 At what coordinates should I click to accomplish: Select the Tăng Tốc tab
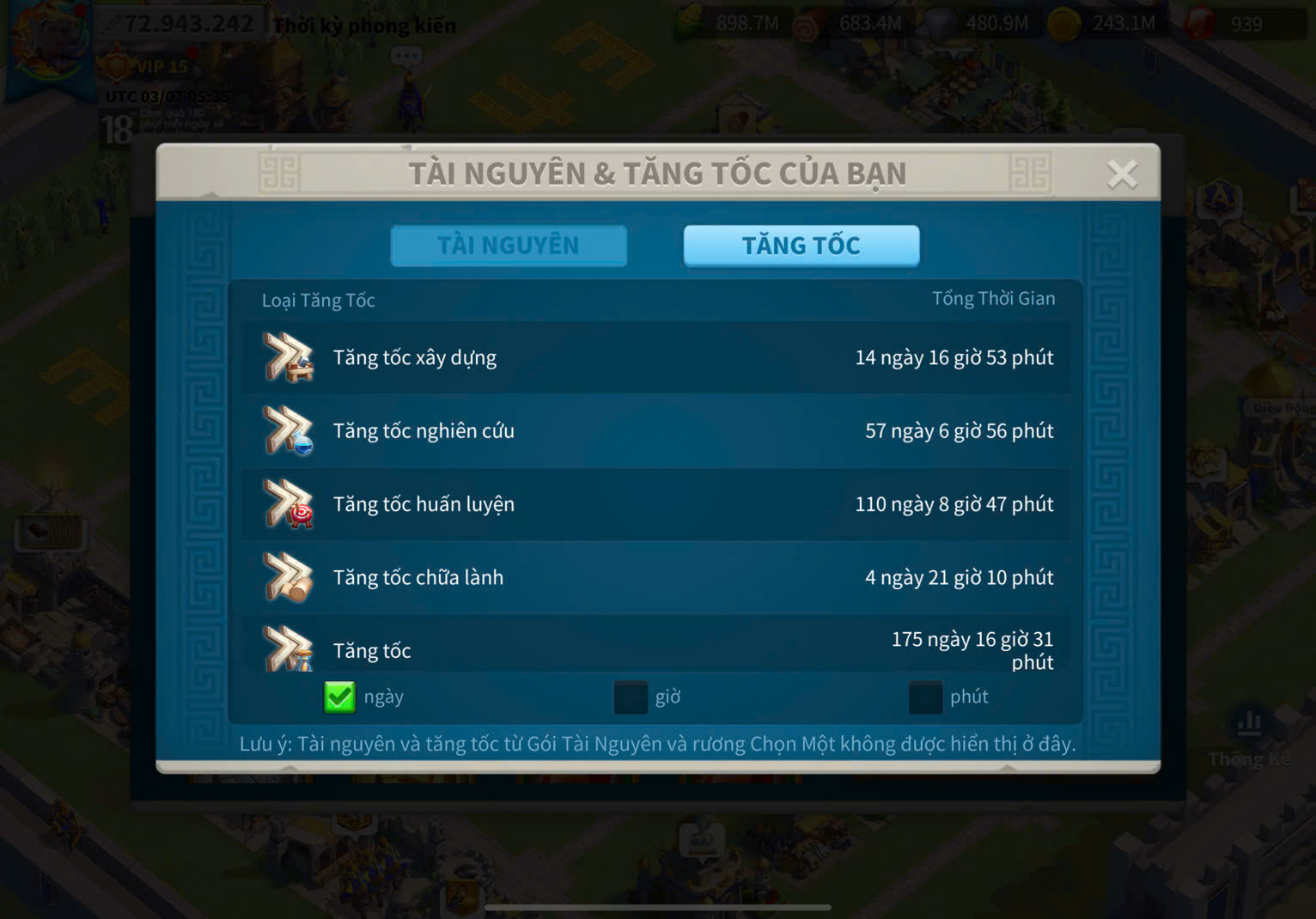coord(801,246)
